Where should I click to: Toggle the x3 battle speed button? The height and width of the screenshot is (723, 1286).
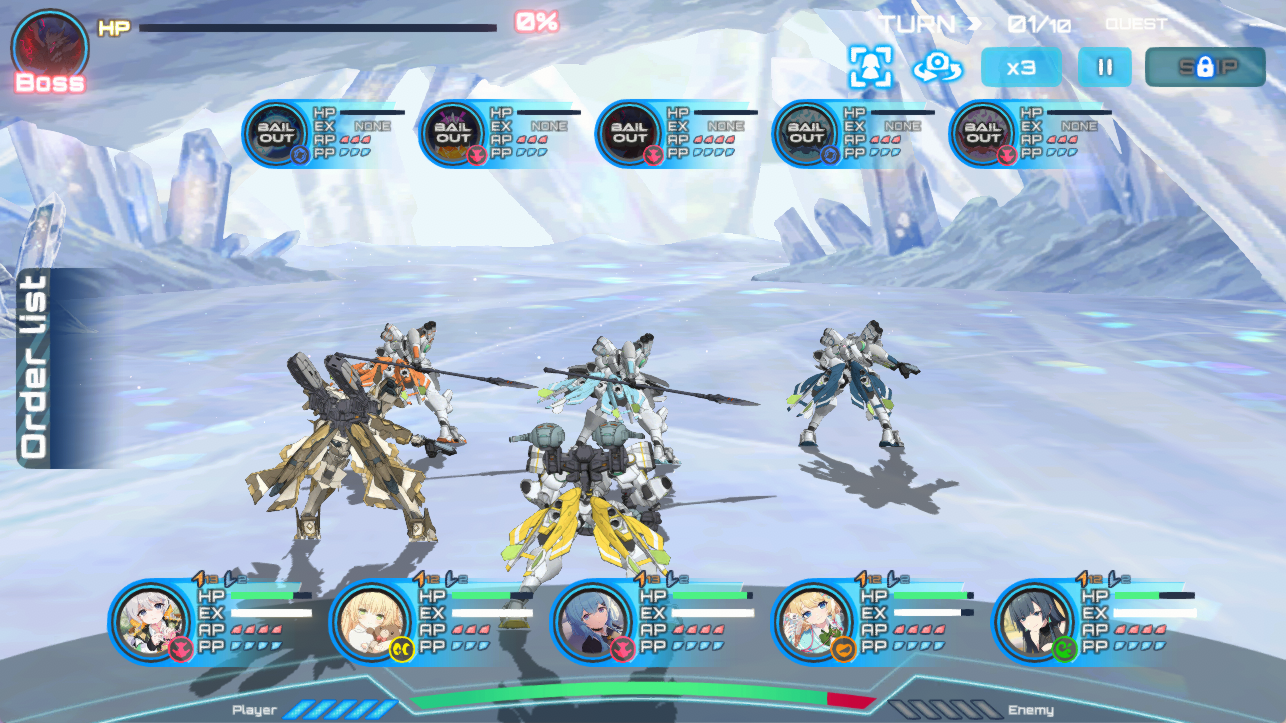point(1020,67)
